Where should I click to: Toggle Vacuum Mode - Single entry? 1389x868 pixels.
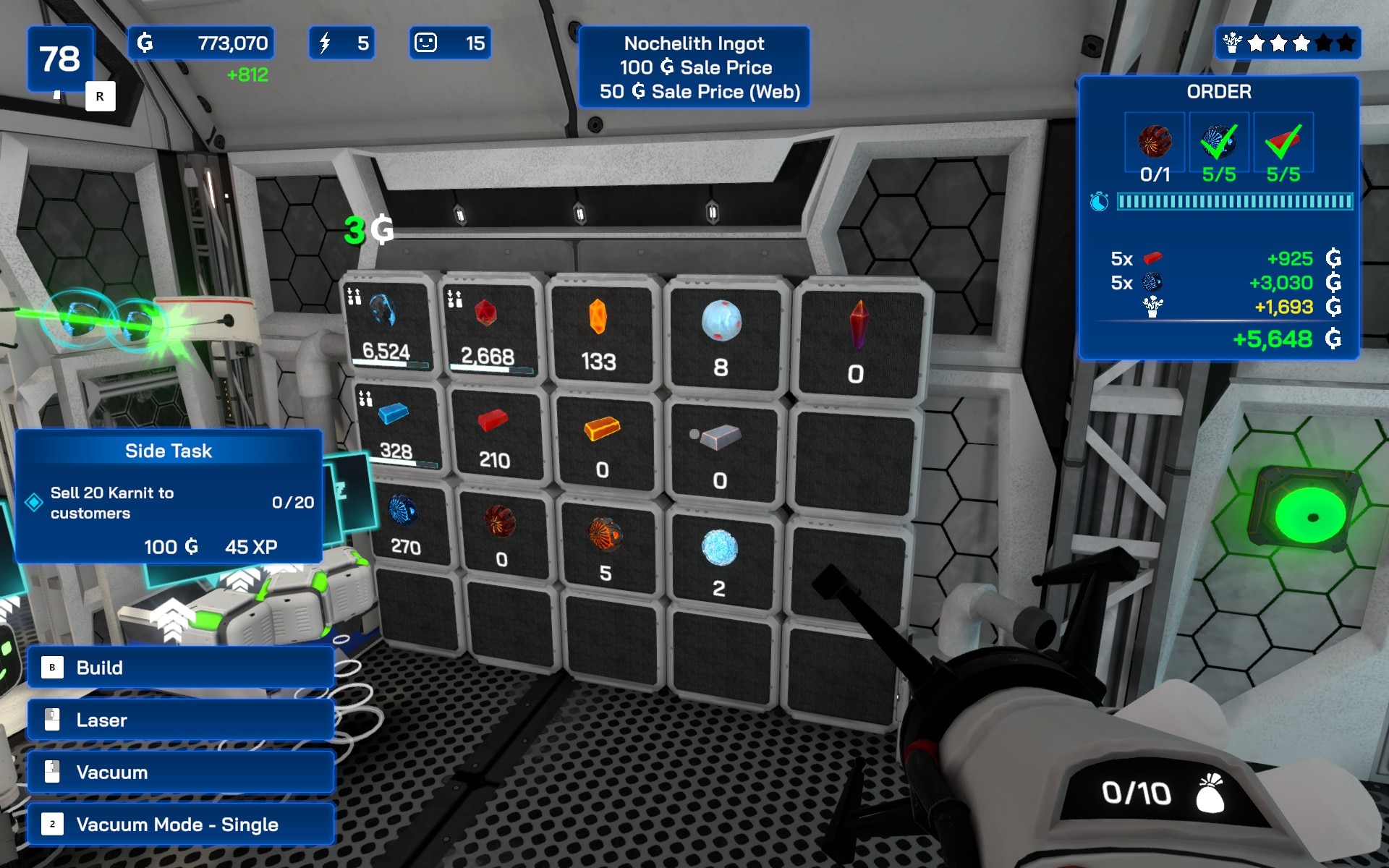pos(181,825)
